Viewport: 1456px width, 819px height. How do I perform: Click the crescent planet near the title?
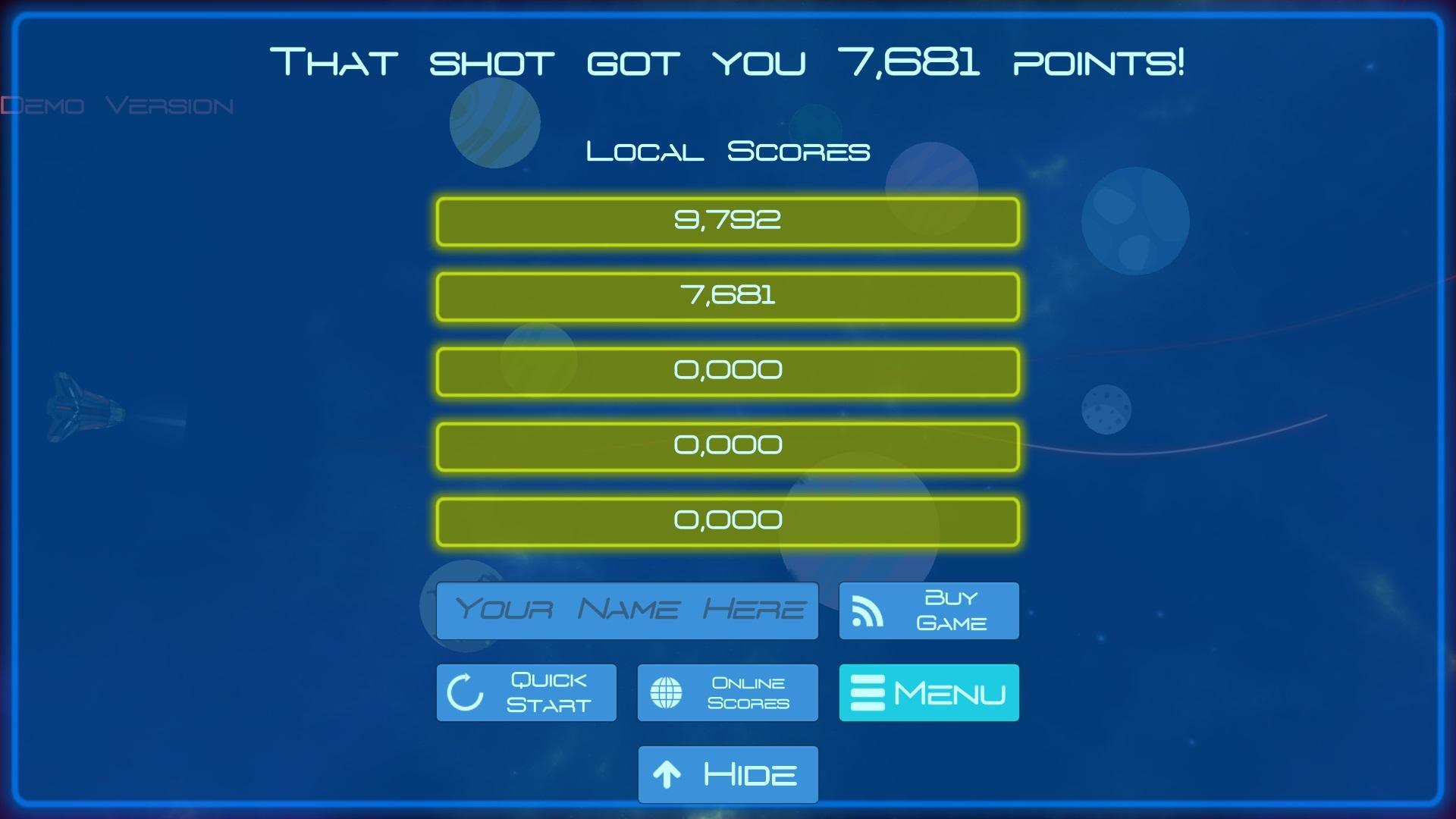pyautogui.click(x=494, y=124)
